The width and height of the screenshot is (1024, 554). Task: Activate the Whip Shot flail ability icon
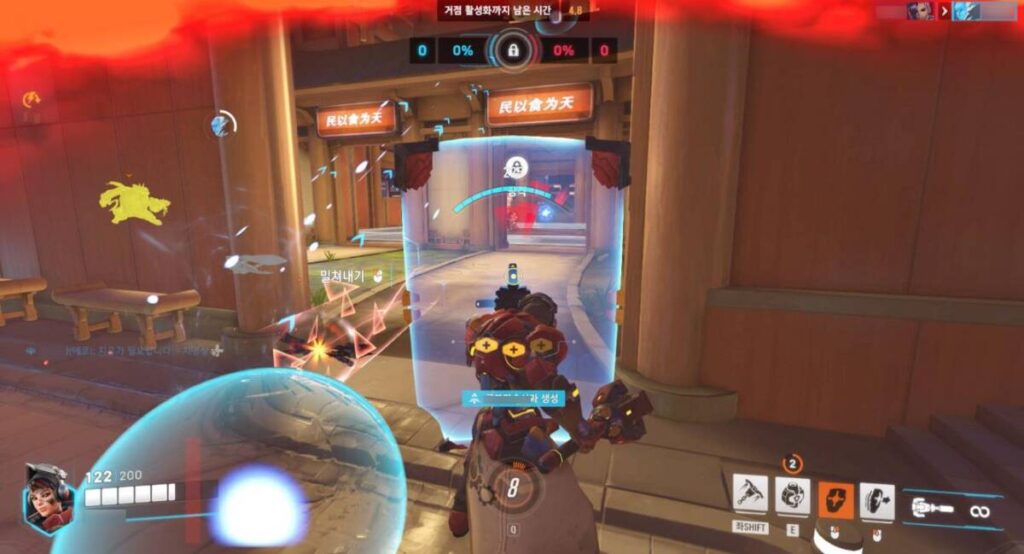[750, 496]
